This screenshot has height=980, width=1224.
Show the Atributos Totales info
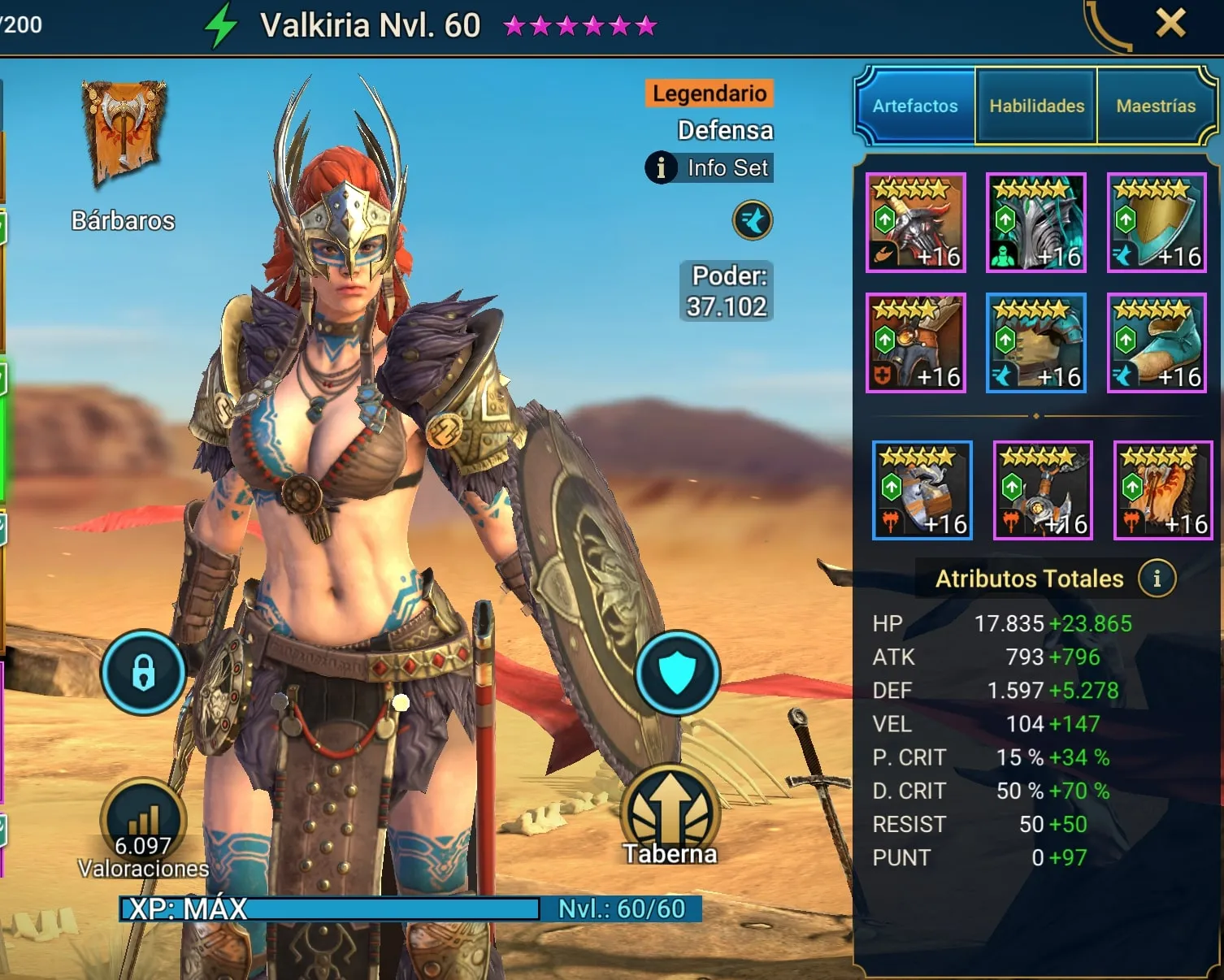[1157, 579]
